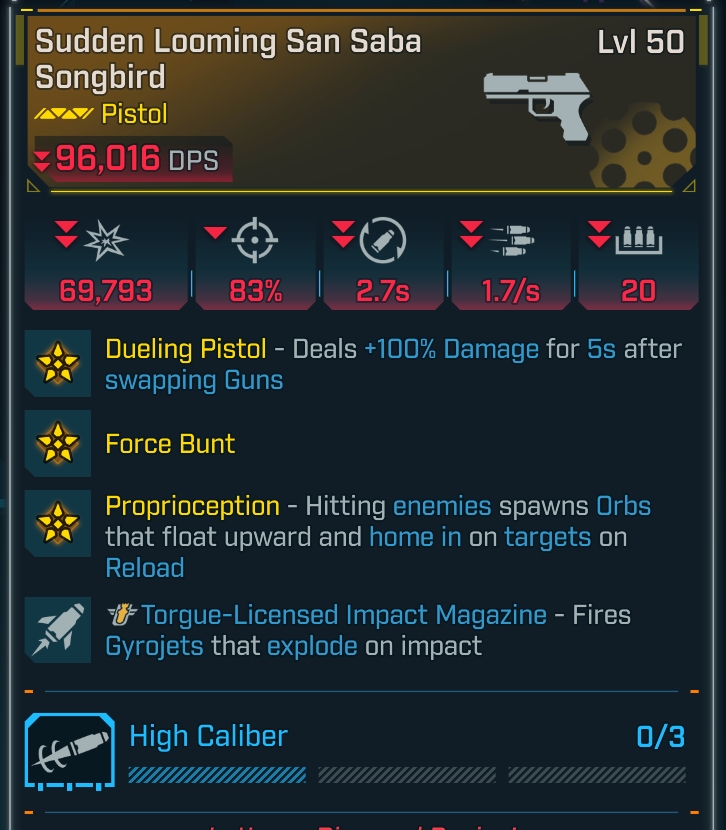Click the Dueling Pistol perk star icon
The height and width of the screenshot is (830, 726).
pos(58,362)
